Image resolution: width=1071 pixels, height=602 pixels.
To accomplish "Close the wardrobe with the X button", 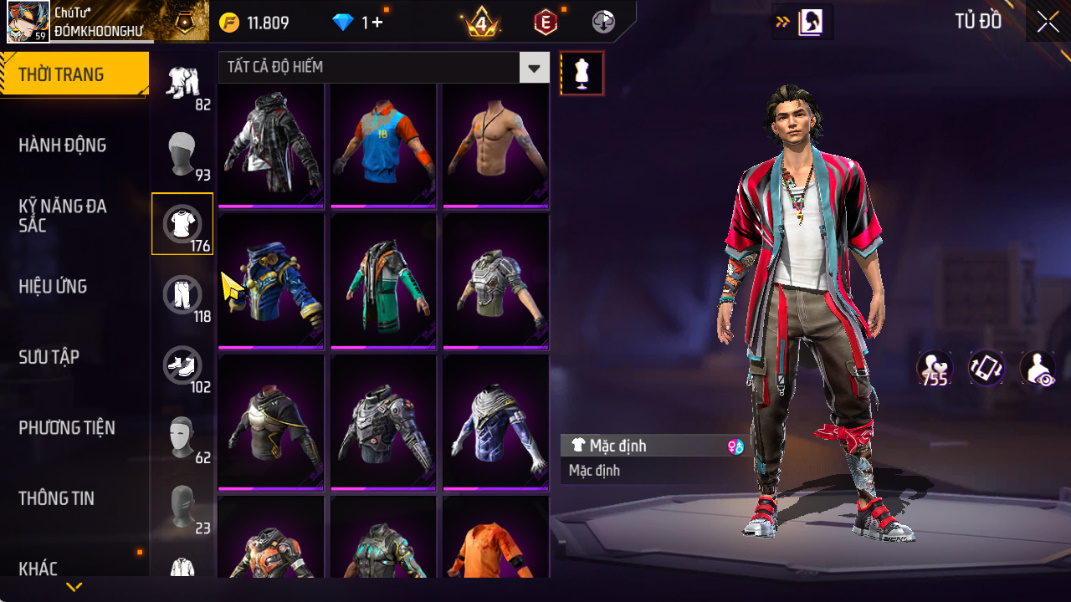I will pos(1047,22).
